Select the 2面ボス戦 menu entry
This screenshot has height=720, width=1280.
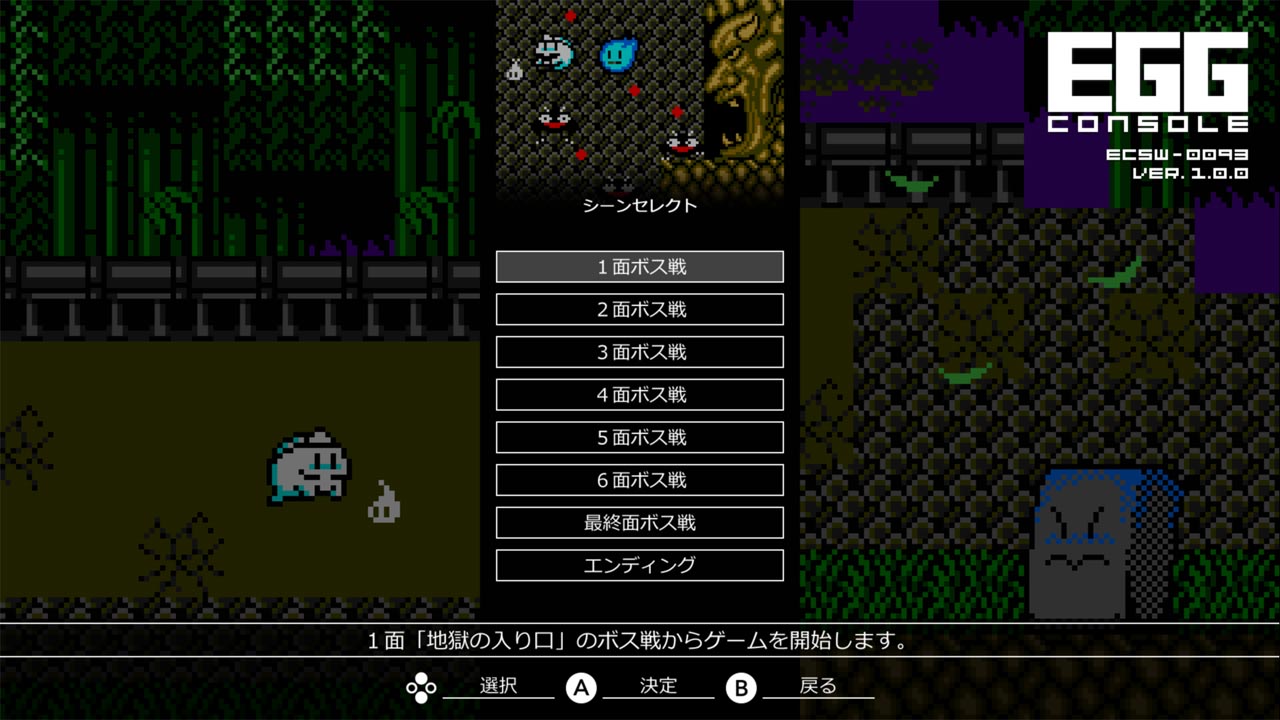pyautogui.click(x=639, y=309)
